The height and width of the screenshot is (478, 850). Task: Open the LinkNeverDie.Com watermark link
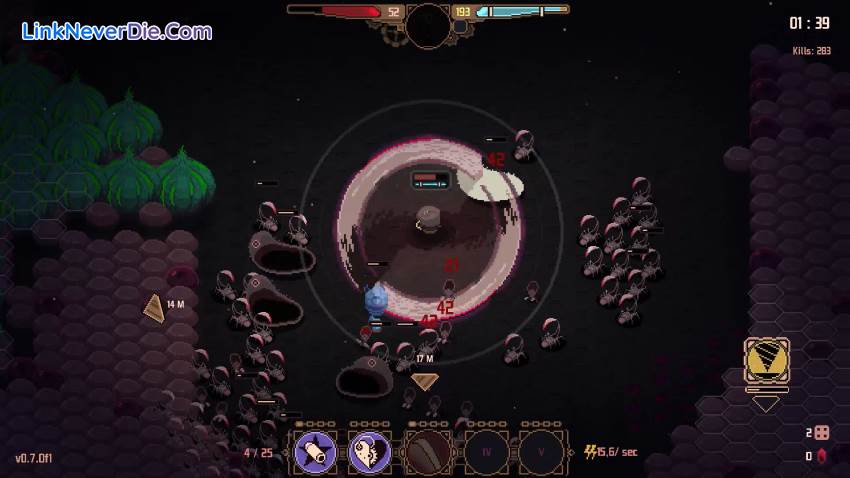(x=116, y=31)
